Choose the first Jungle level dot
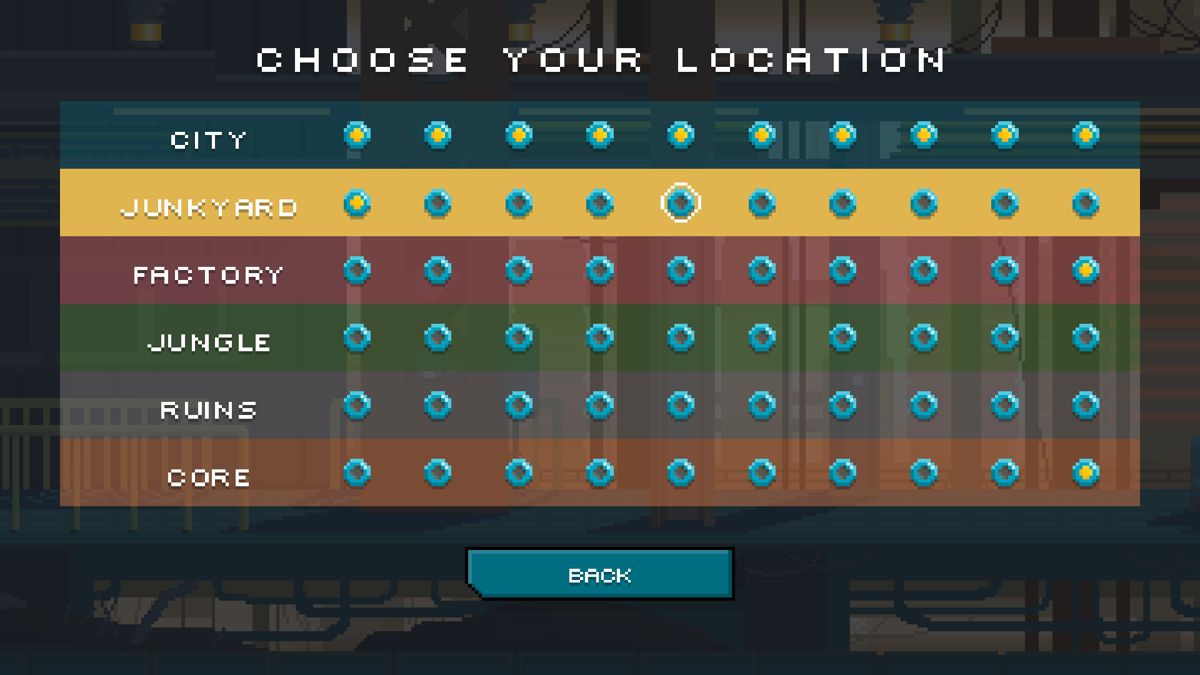The height and width of the screenshot is (675, 1200). (x=357, y=337)
